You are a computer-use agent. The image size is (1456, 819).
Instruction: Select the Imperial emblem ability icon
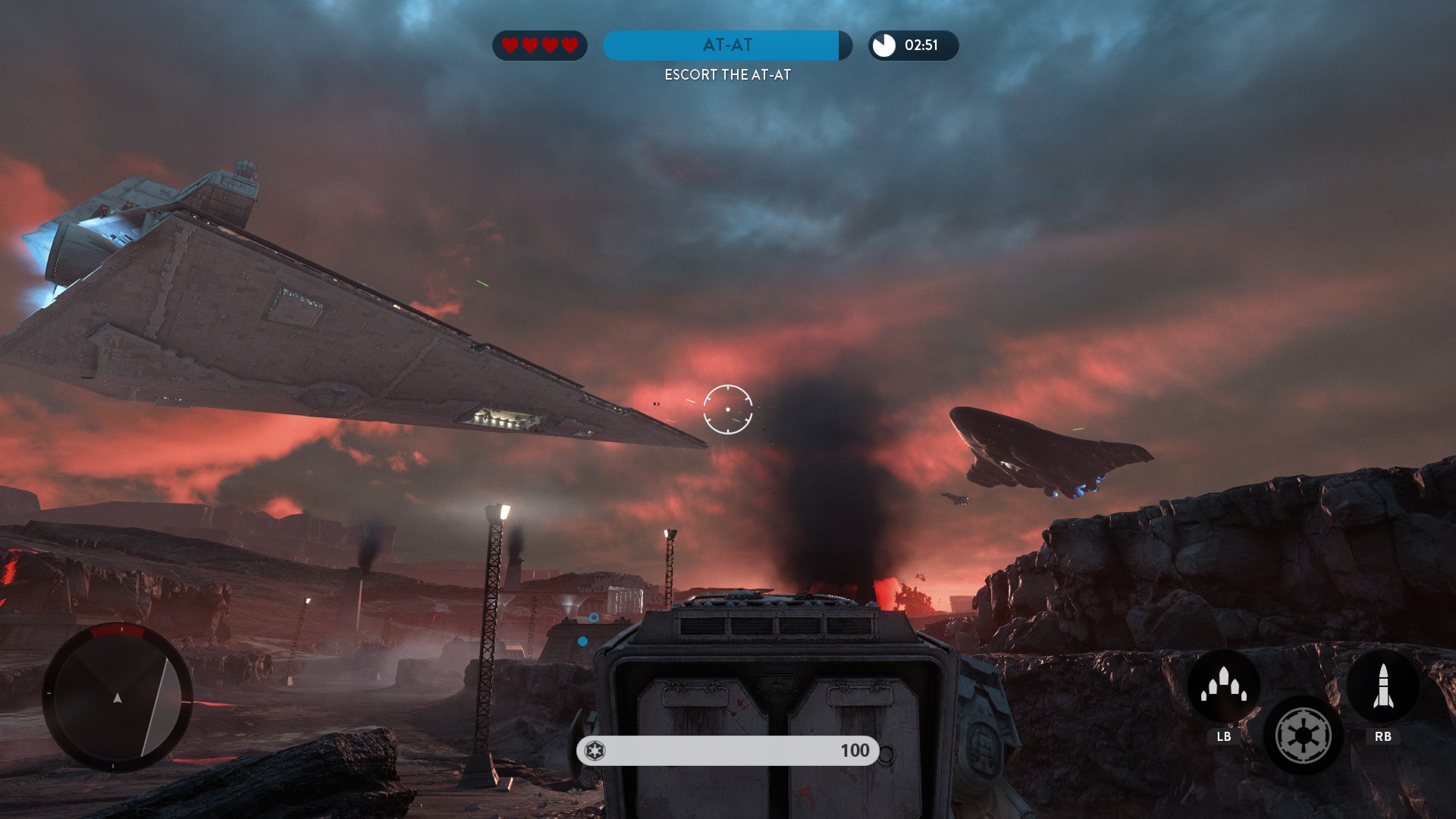(x=1303, y=735)
